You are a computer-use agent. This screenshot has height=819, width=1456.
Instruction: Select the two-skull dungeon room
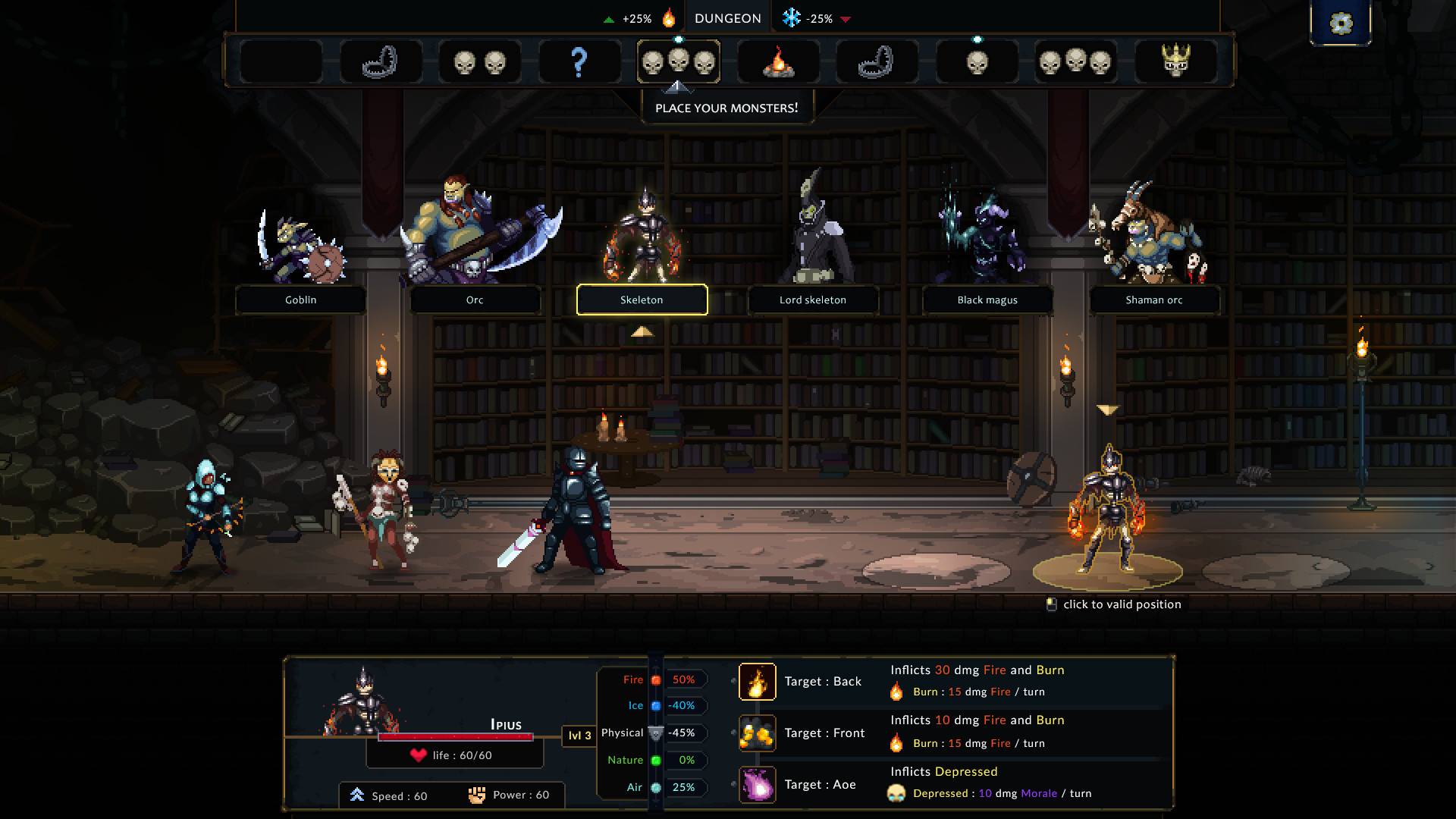coord(479,61)
